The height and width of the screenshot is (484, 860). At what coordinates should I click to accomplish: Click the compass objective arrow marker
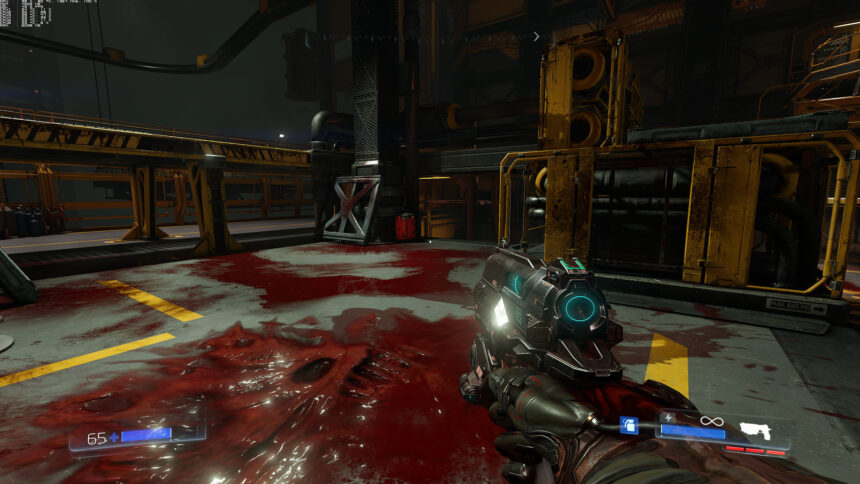(536, 36)
